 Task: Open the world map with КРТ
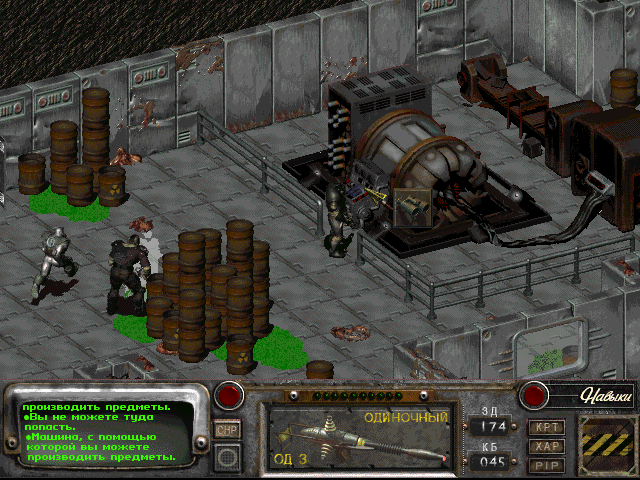[547, 427]
